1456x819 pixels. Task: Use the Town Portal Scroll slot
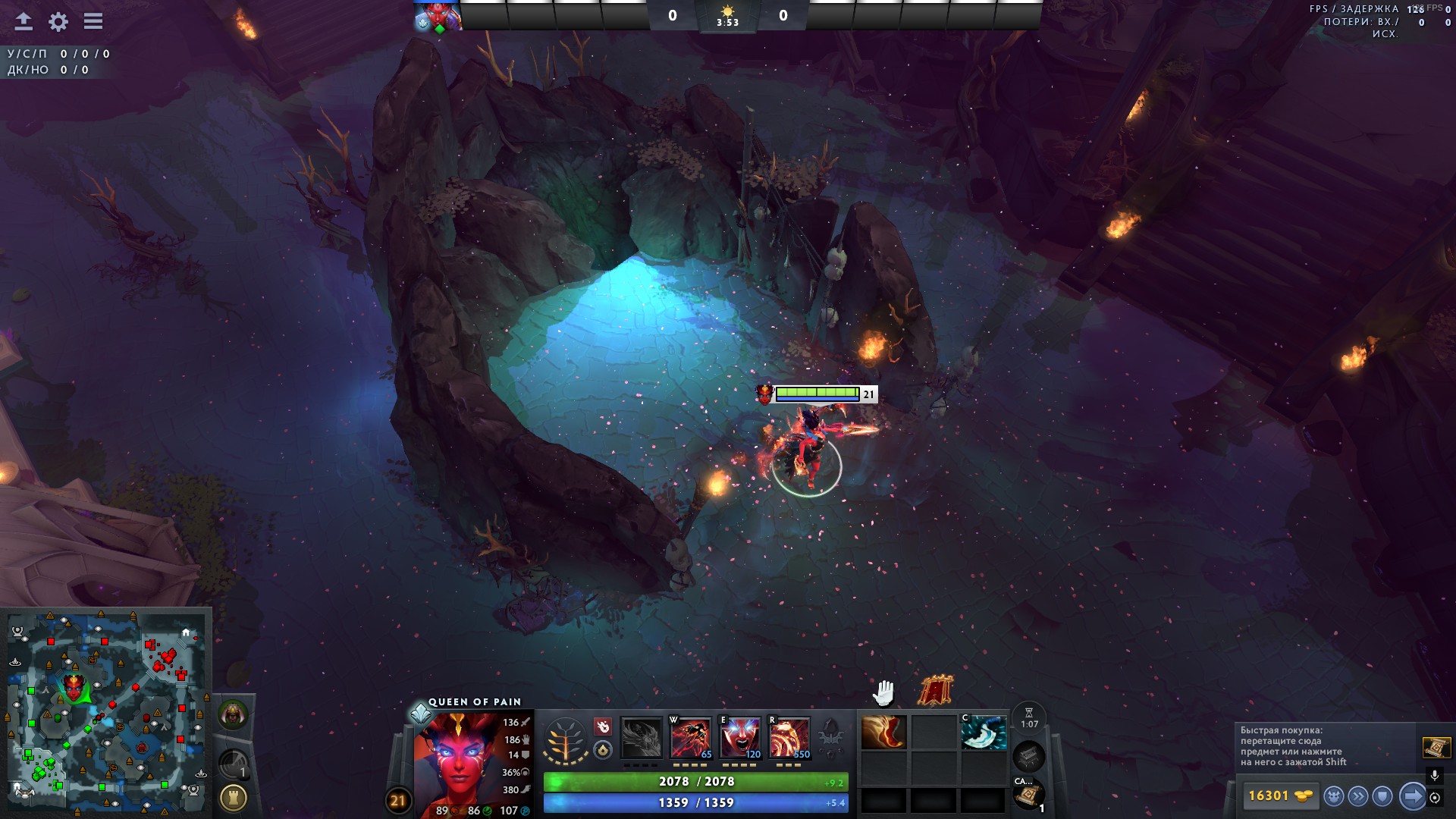[1029, 795]
